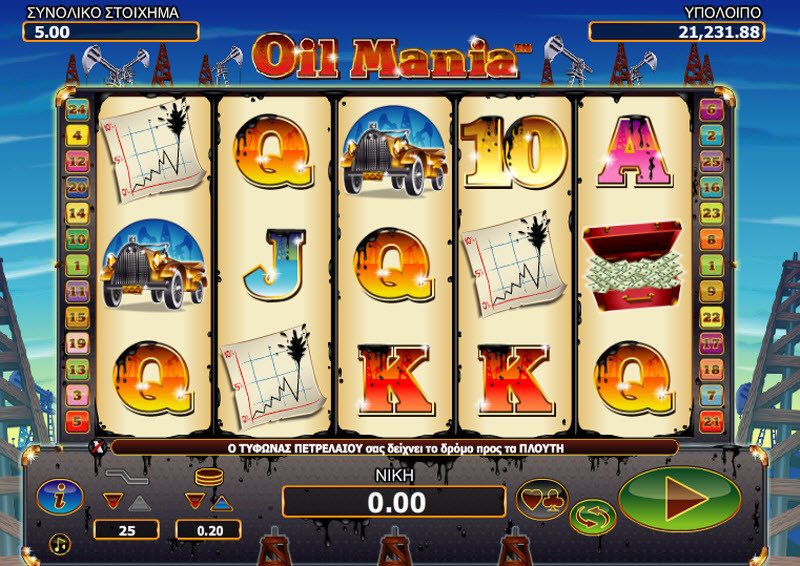Select payline marker 21
This screenshot has width=800, height=566.
click(711, 421)
